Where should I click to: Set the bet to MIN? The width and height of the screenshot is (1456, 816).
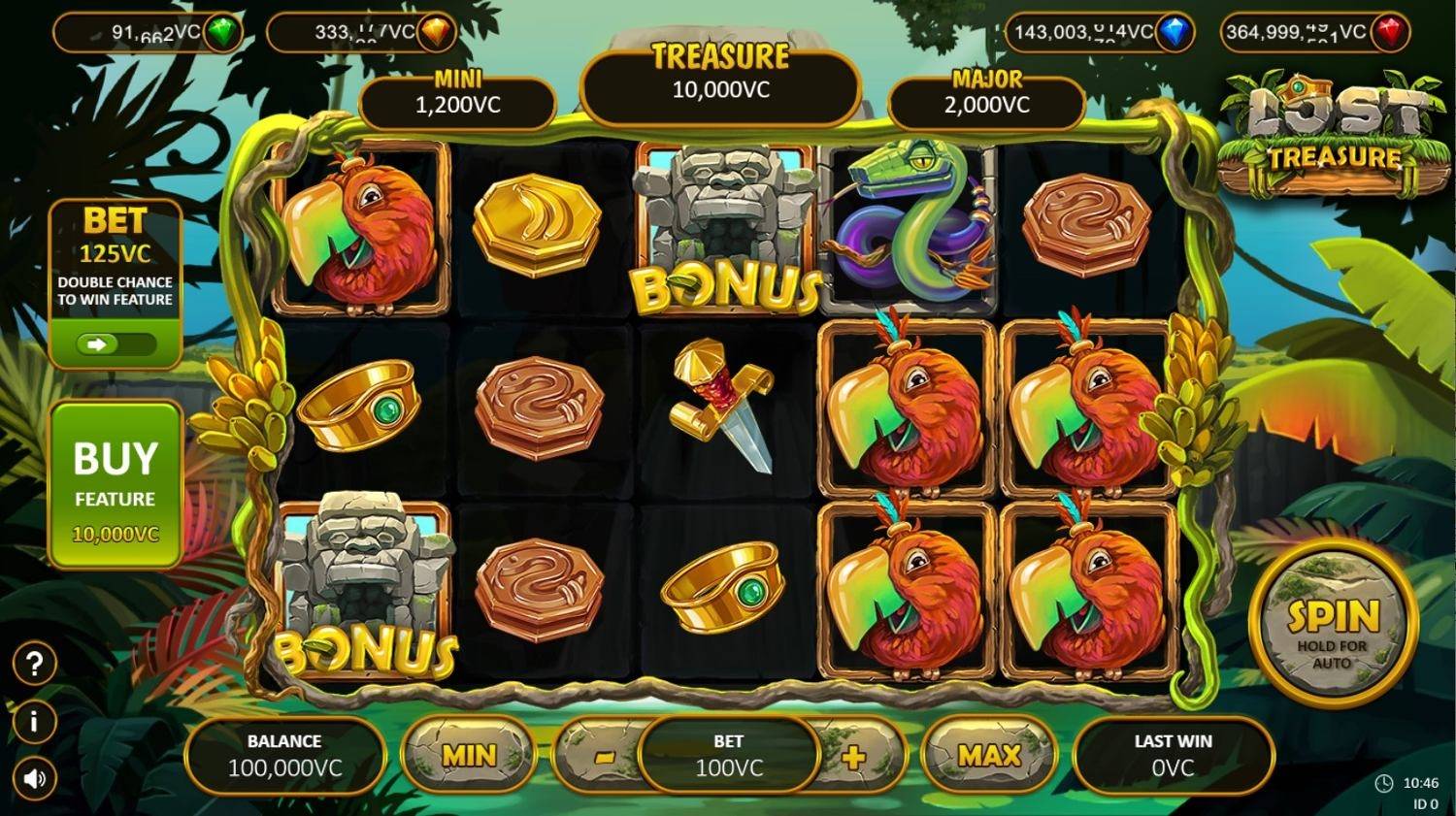[x=469, y=755]
